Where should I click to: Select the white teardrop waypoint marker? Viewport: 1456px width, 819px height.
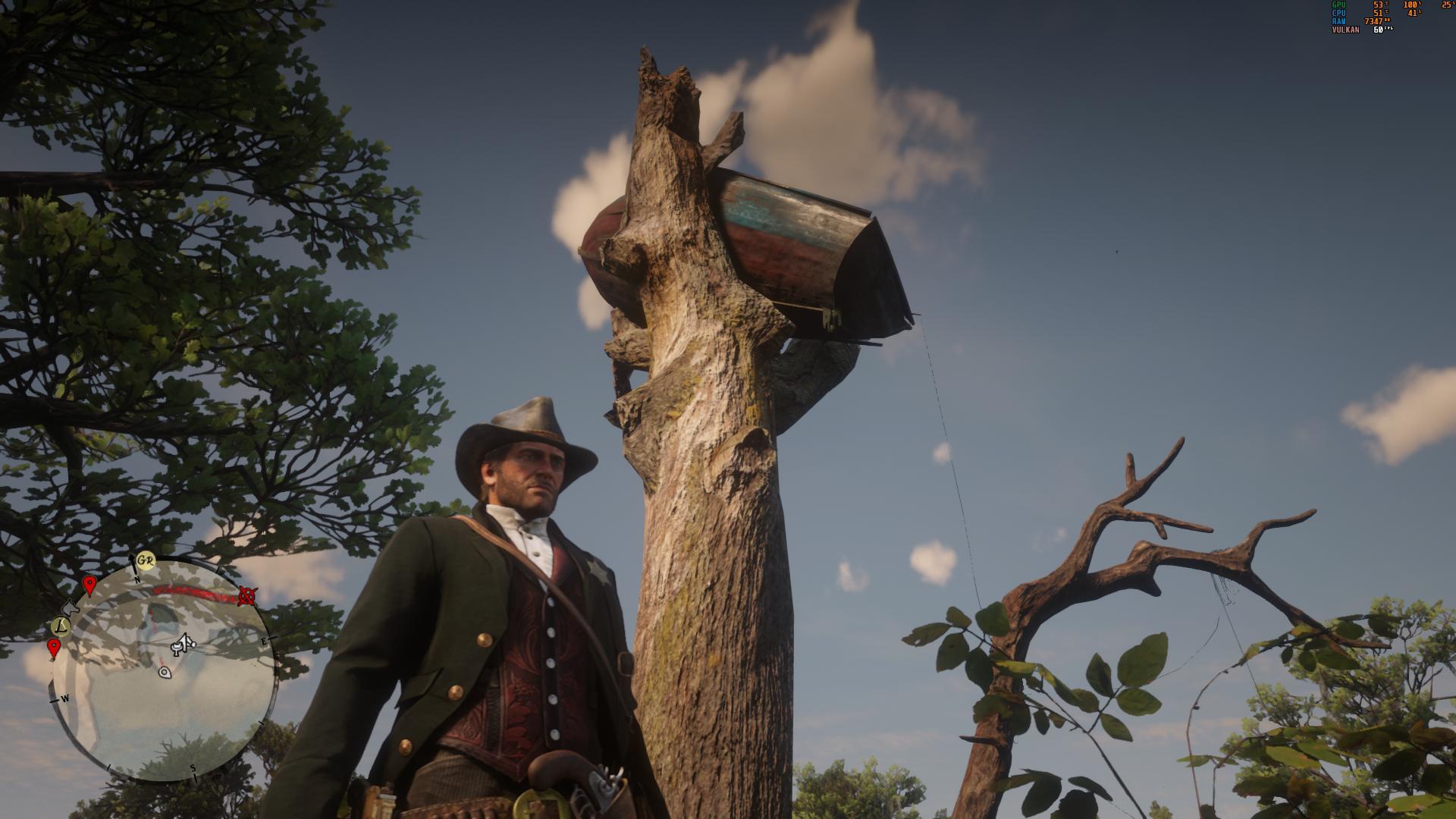point(165,672)
